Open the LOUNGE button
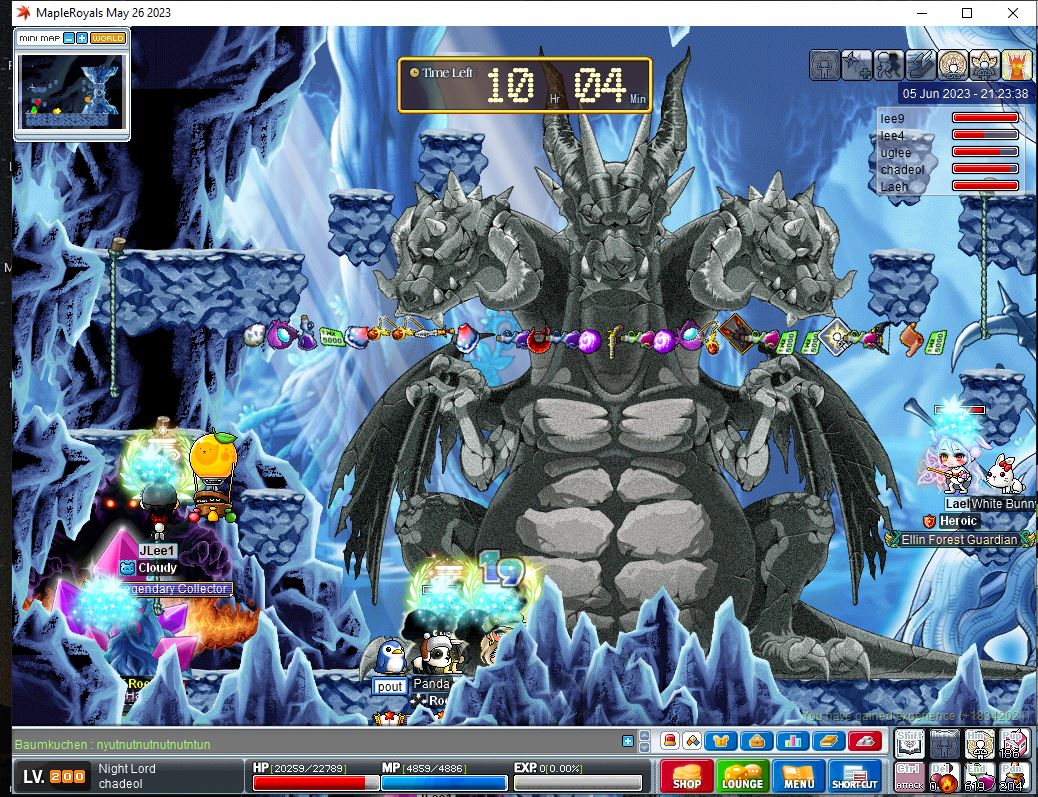 click(742, 777)
